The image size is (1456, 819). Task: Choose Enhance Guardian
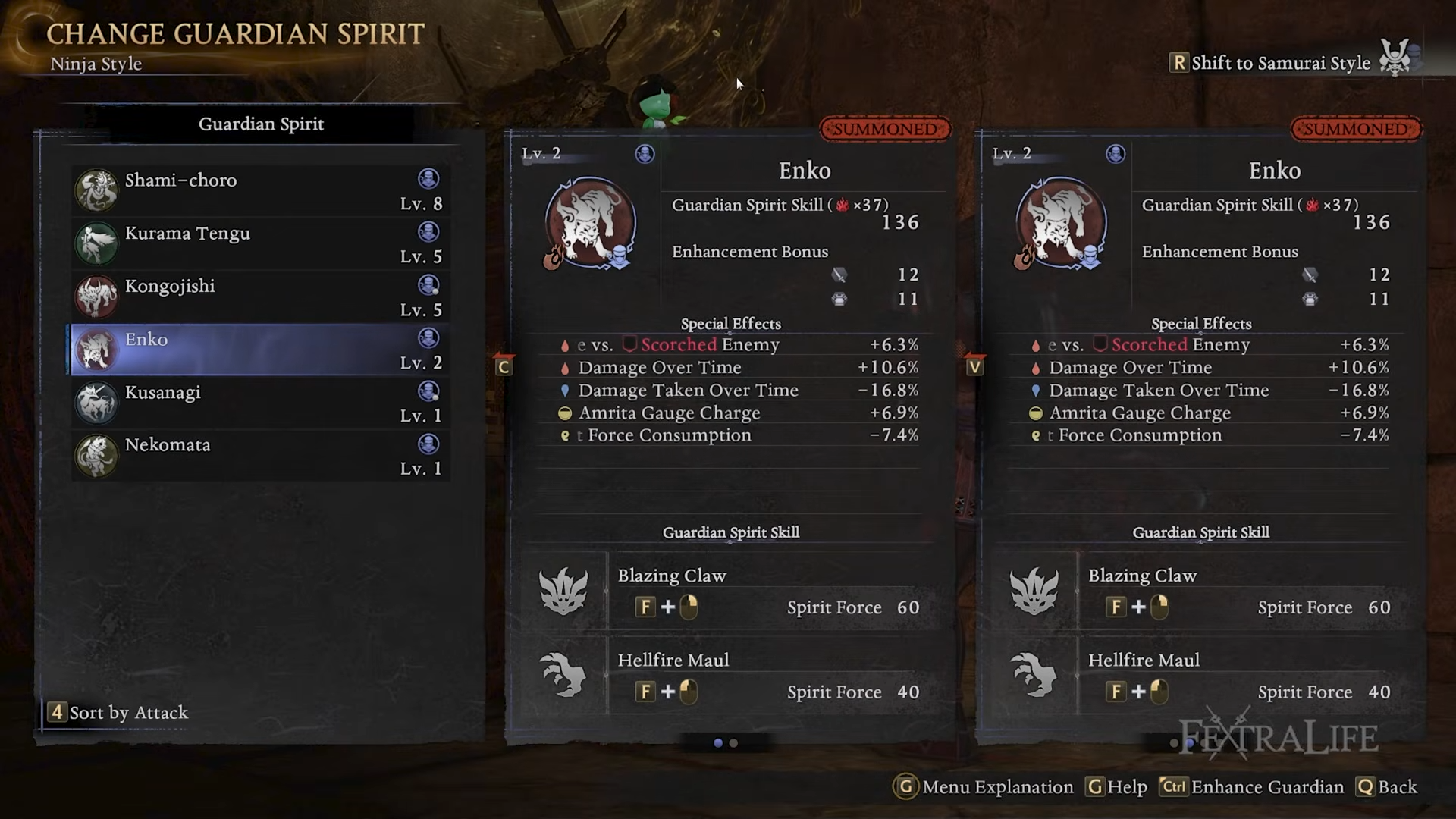[1253, 787]
